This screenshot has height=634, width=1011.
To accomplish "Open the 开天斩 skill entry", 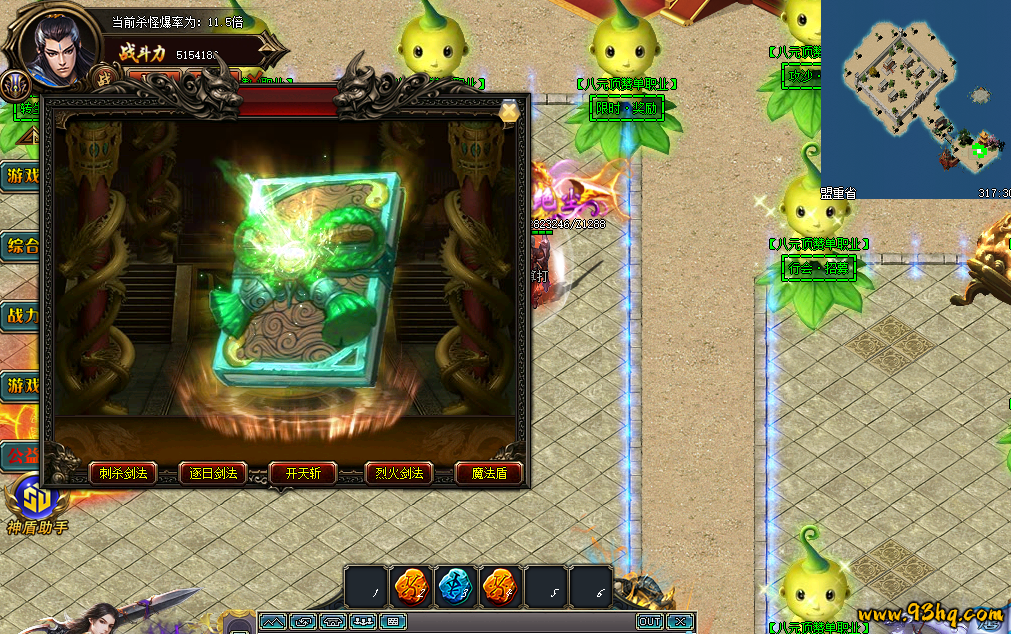I will [303, 473].
